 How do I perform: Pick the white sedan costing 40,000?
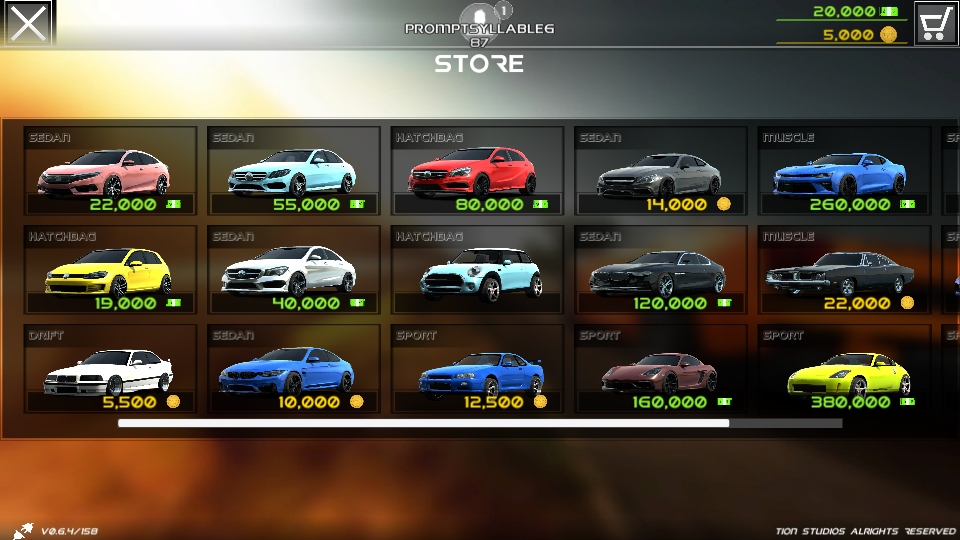[x=294, y=270]
